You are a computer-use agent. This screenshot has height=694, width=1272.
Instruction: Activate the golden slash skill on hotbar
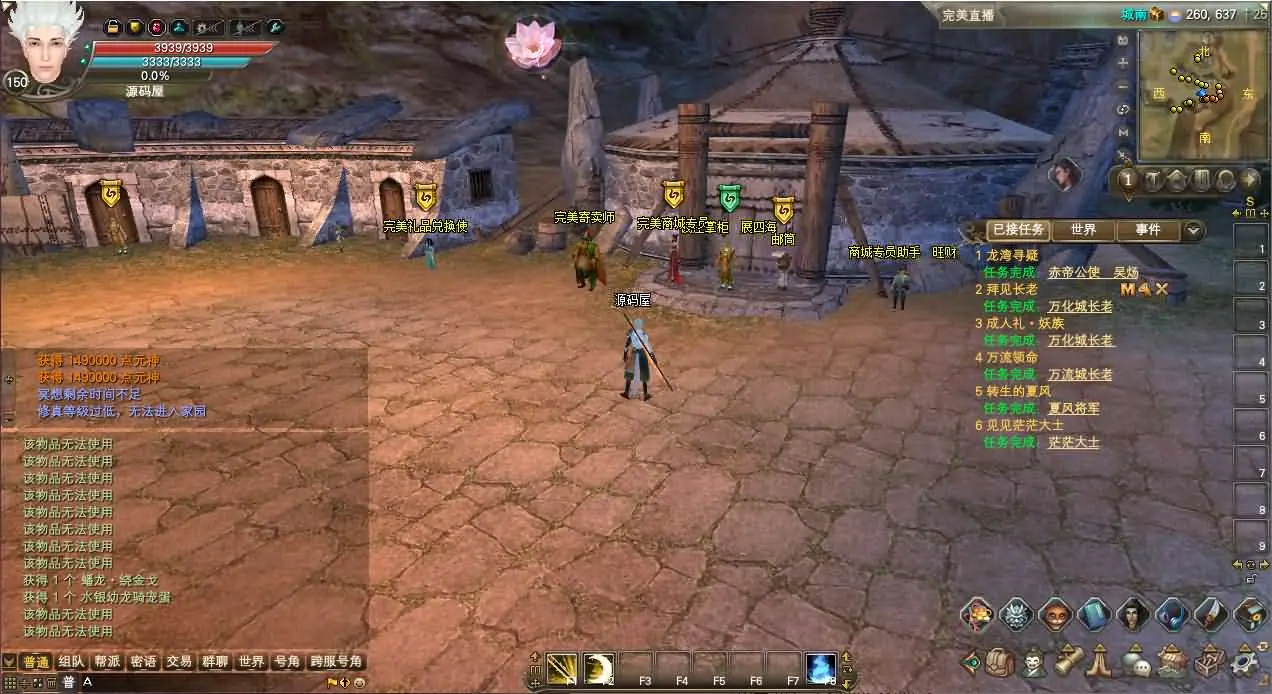[562, 669]
